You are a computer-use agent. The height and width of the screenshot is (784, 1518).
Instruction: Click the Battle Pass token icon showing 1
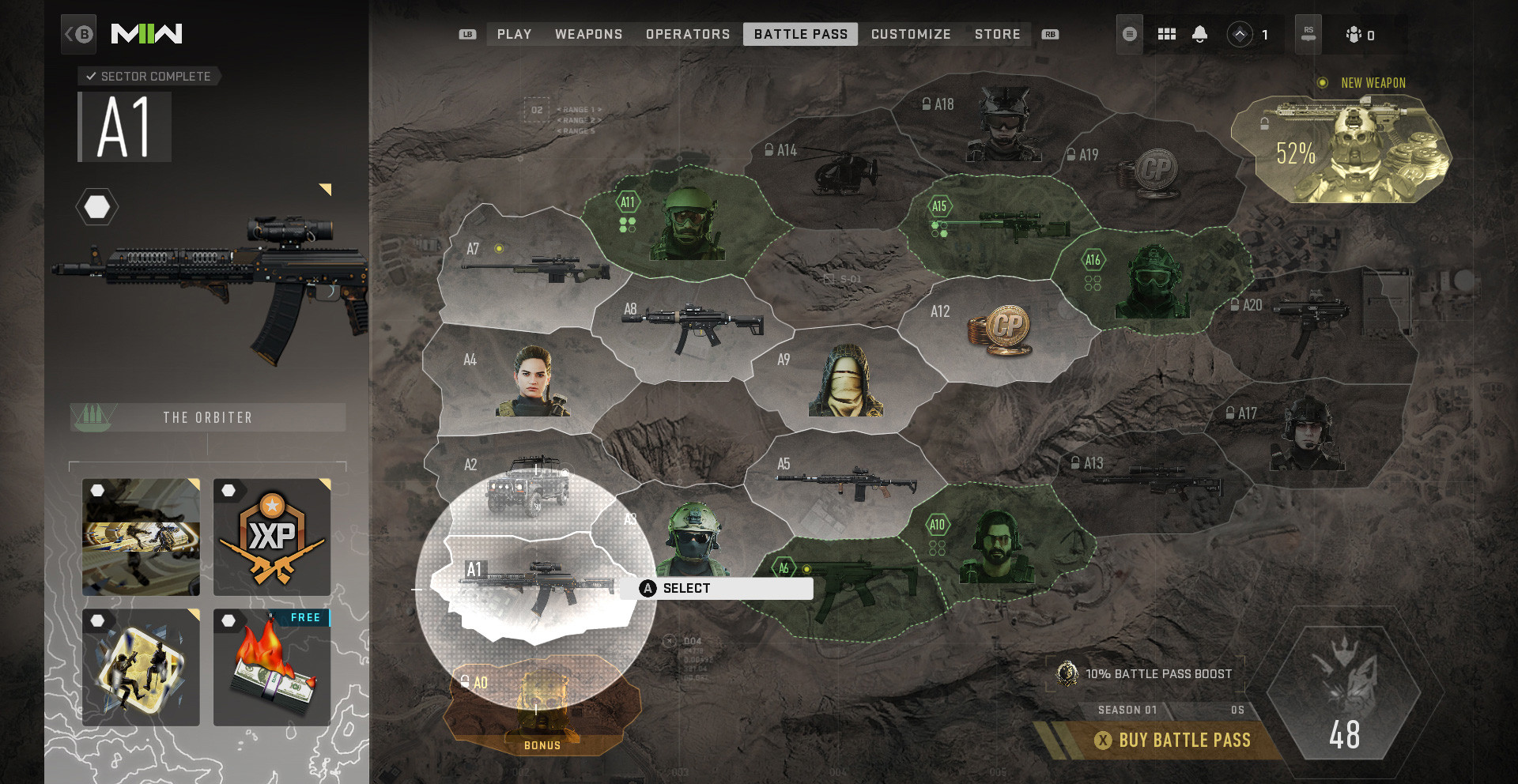point(1240,34)
